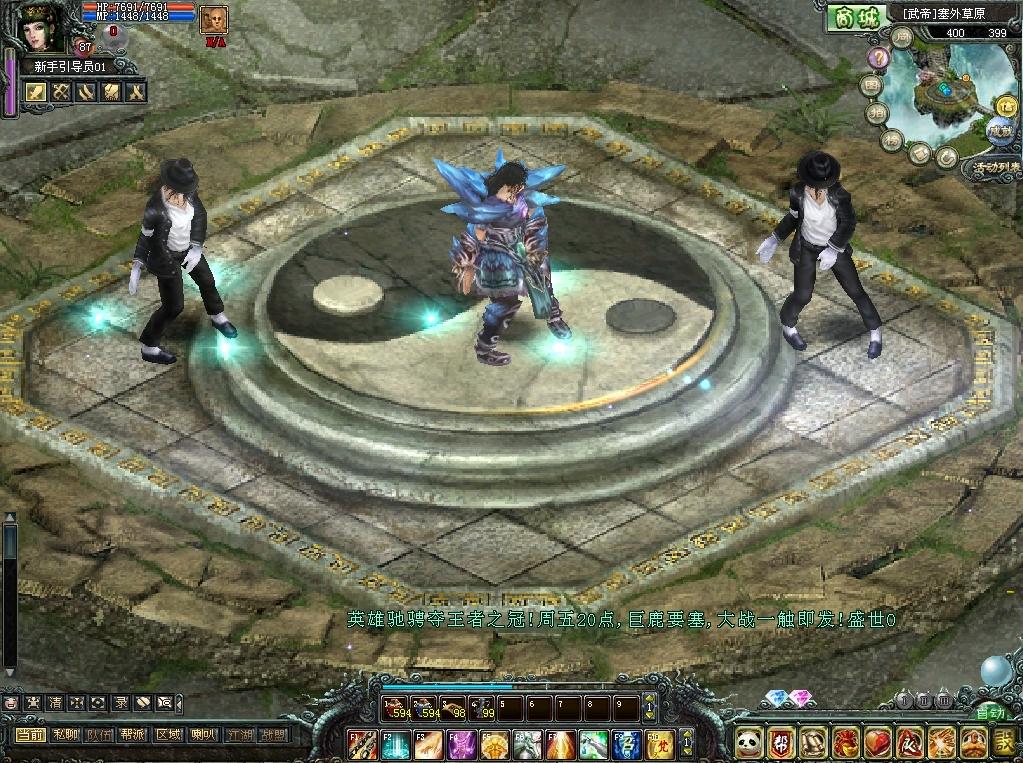Choose the 喇叭 horn chat tab
This screenshot has width=1023, height=763.
click(202, 735)
